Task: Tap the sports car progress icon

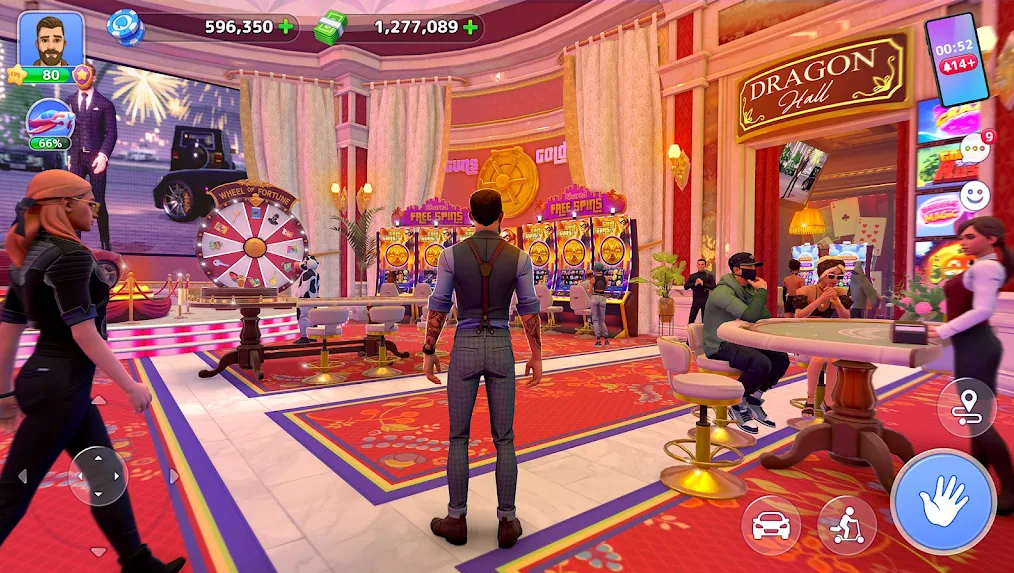Action: [x=50, y=120]
